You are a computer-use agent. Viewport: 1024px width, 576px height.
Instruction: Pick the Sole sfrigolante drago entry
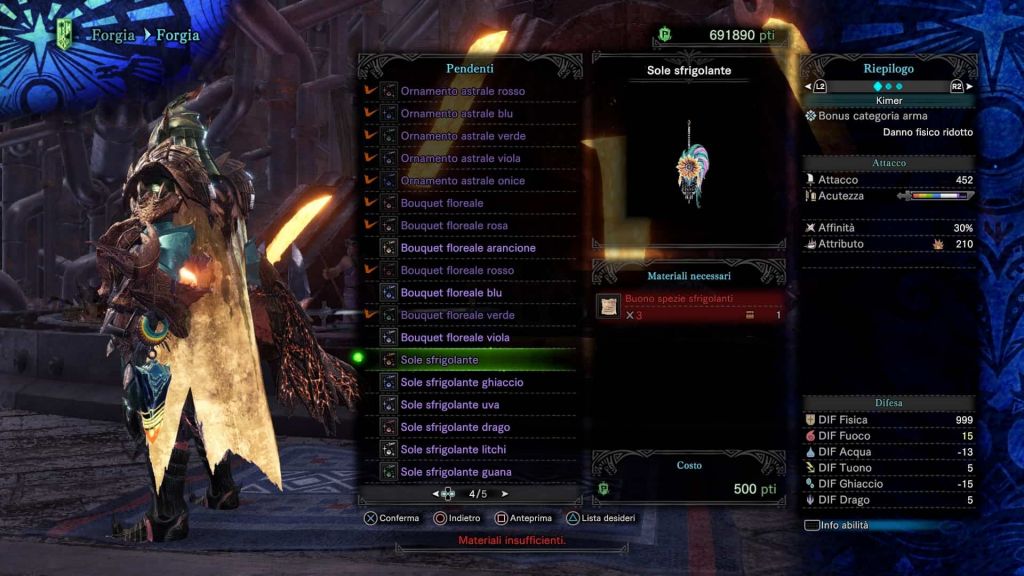455,427
